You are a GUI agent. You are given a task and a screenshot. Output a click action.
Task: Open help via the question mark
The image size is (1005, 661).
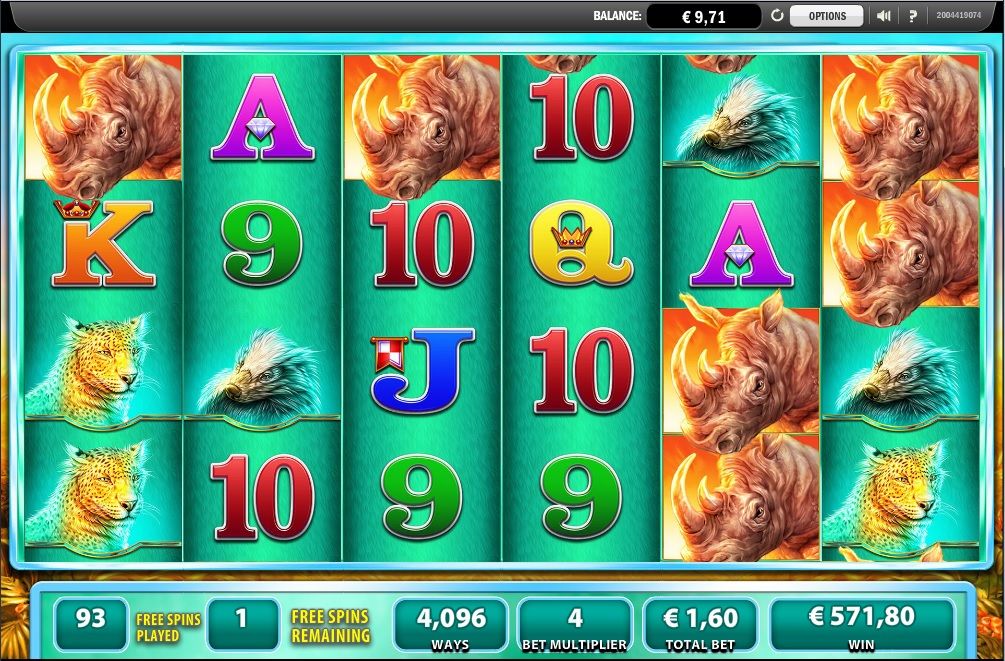point(912,16)
